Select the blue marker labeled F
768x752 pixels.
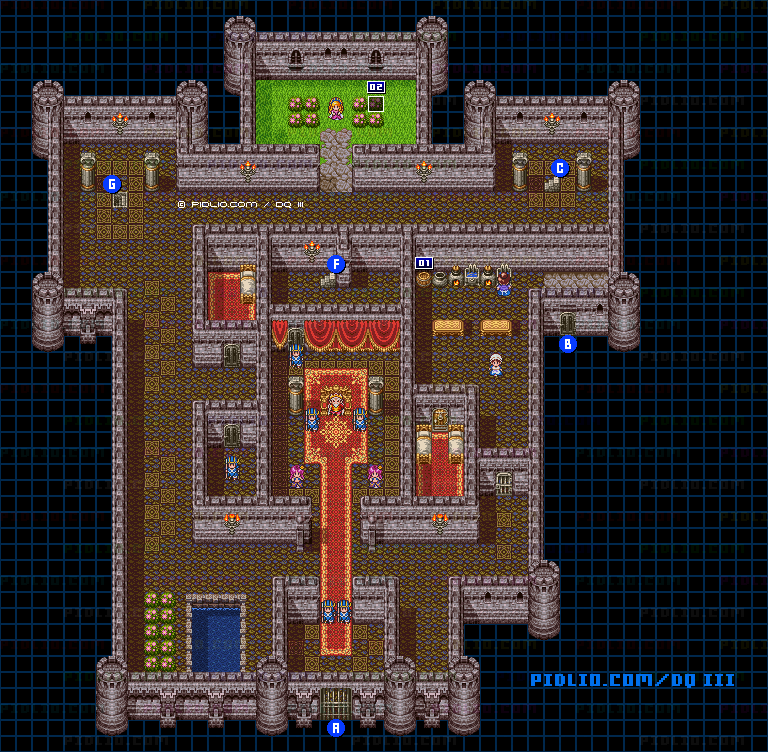[336, 264]
